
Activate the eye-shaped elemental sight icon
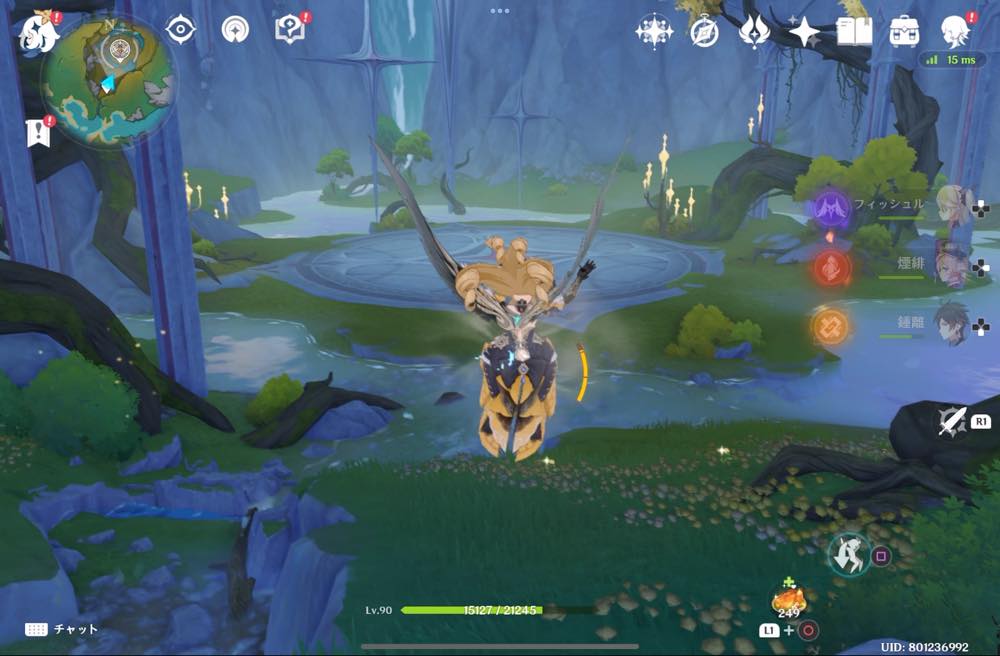[180, 30]
